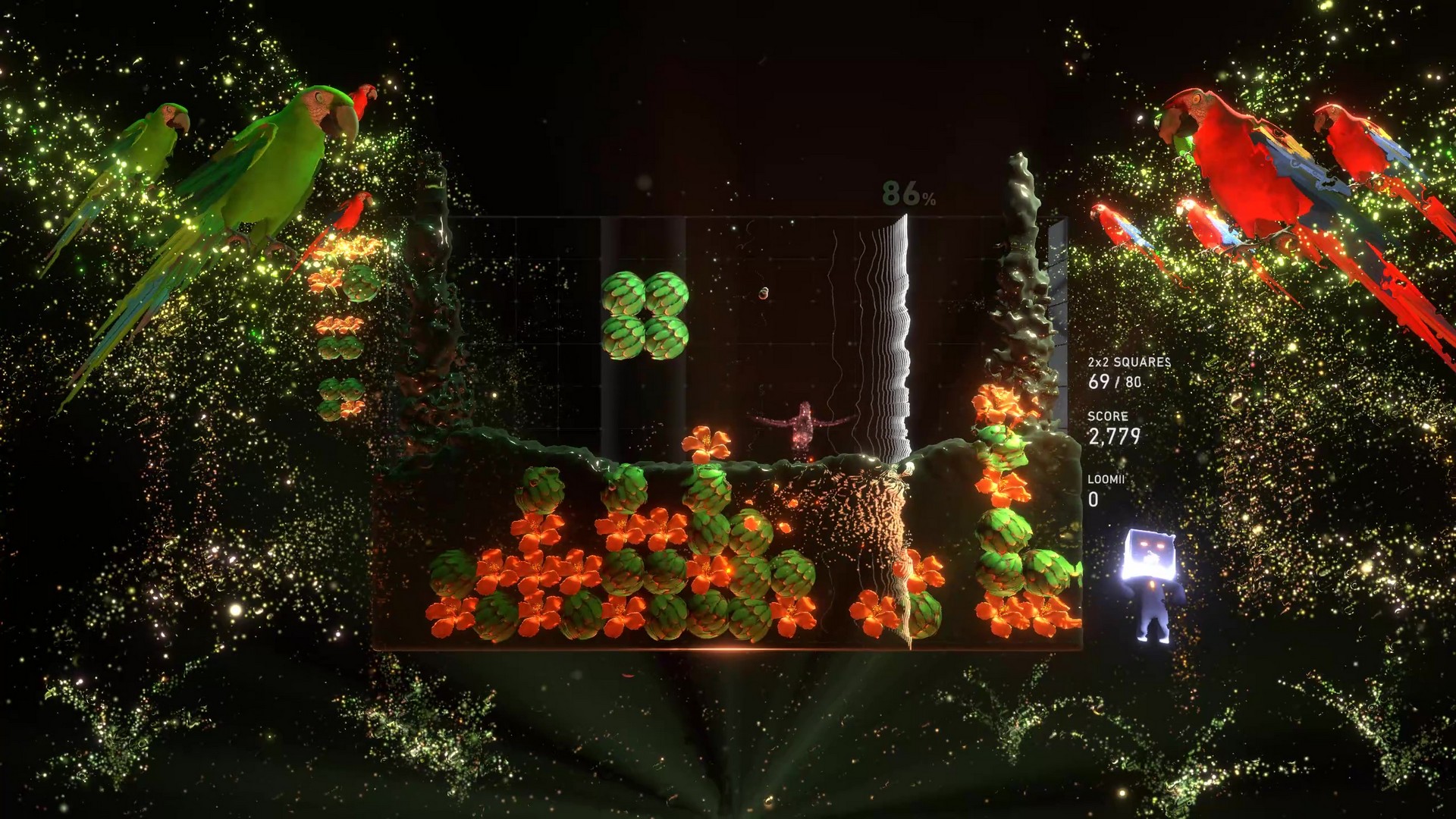
Task: Click the small egg floating above the playfield
Action: point(764,292)
